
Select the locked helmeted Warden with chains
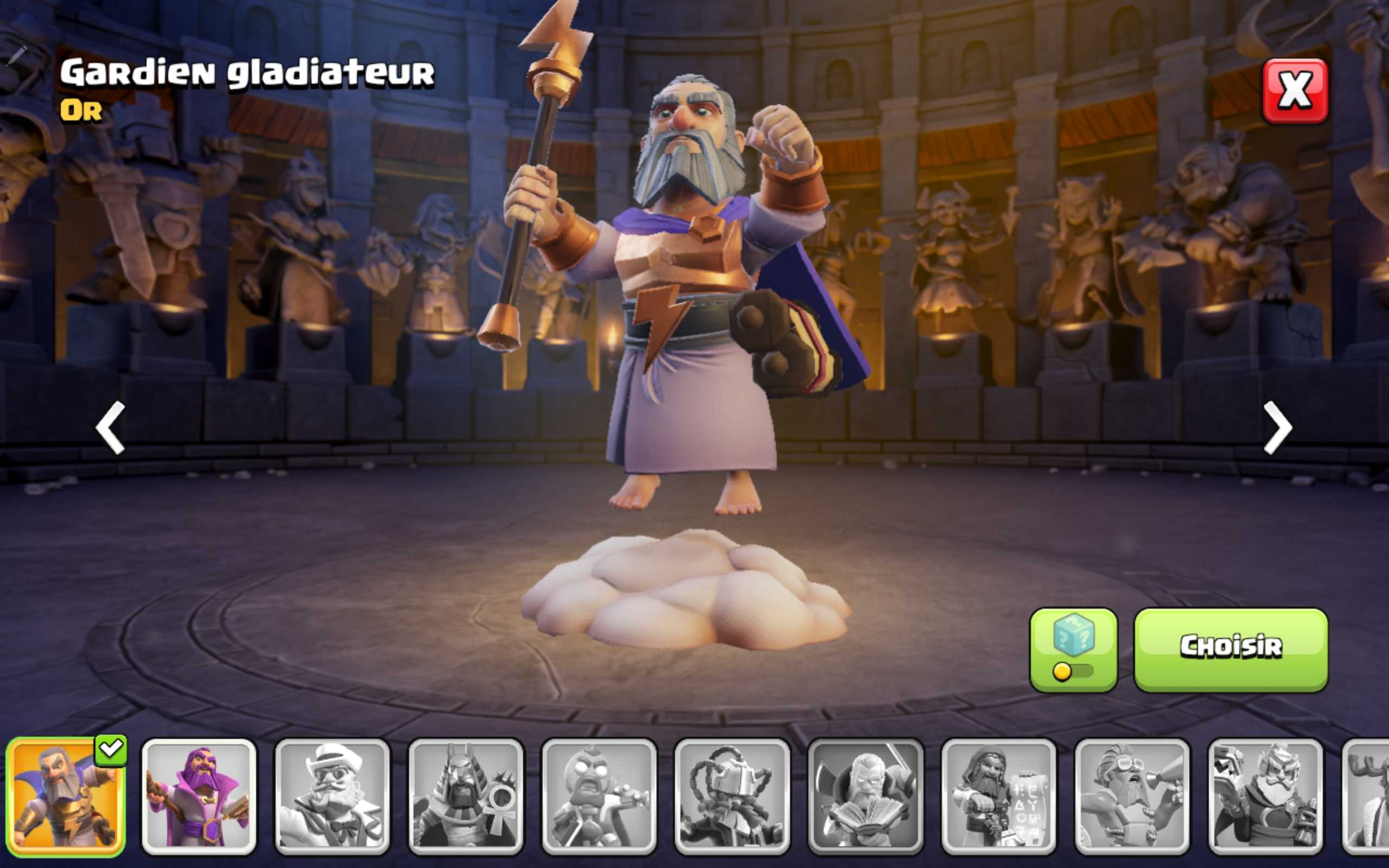pyautogui.click(x=732, y=796)
